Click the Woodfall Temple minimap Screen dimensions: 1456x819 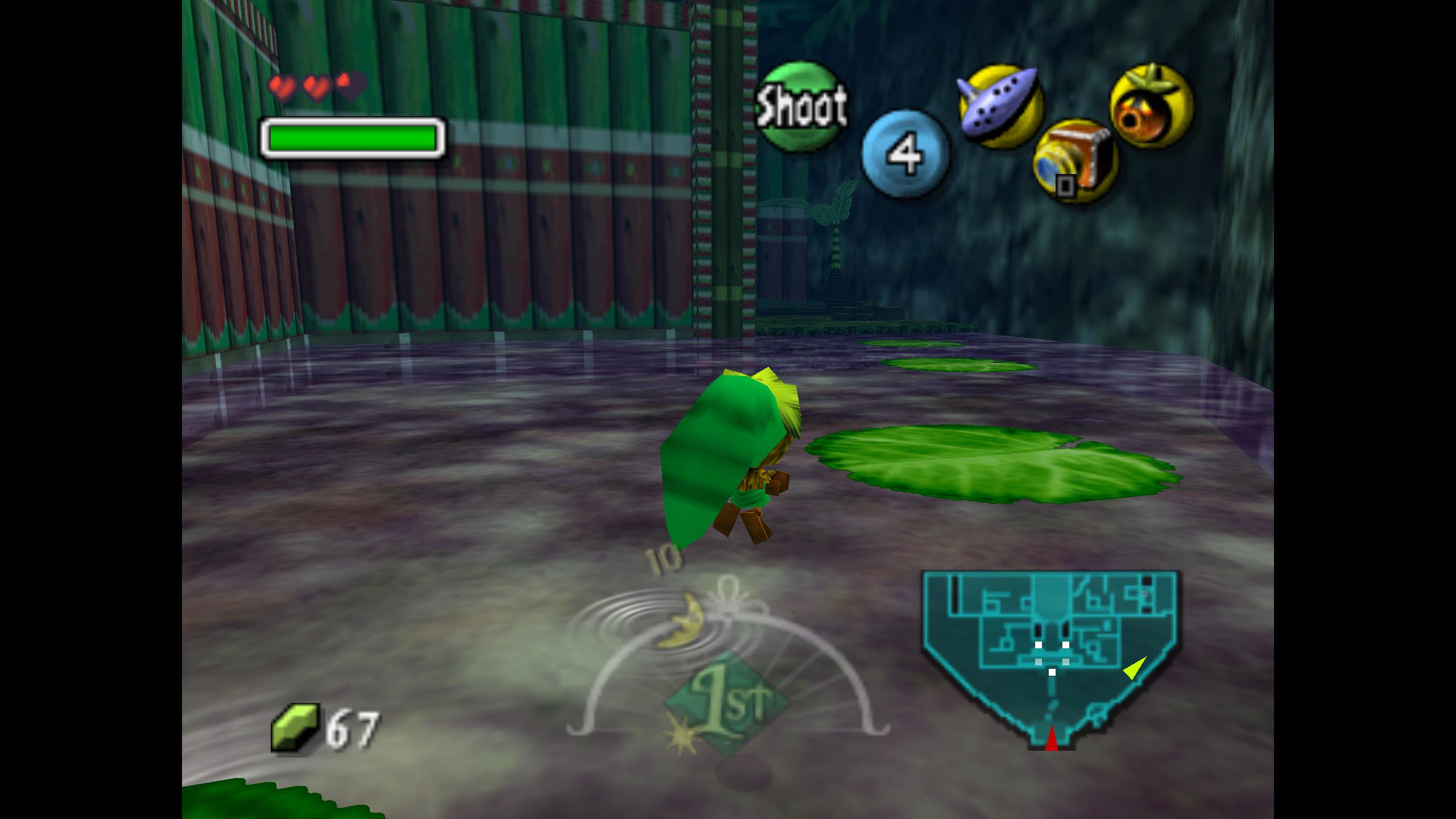(x=1050, y=654)
